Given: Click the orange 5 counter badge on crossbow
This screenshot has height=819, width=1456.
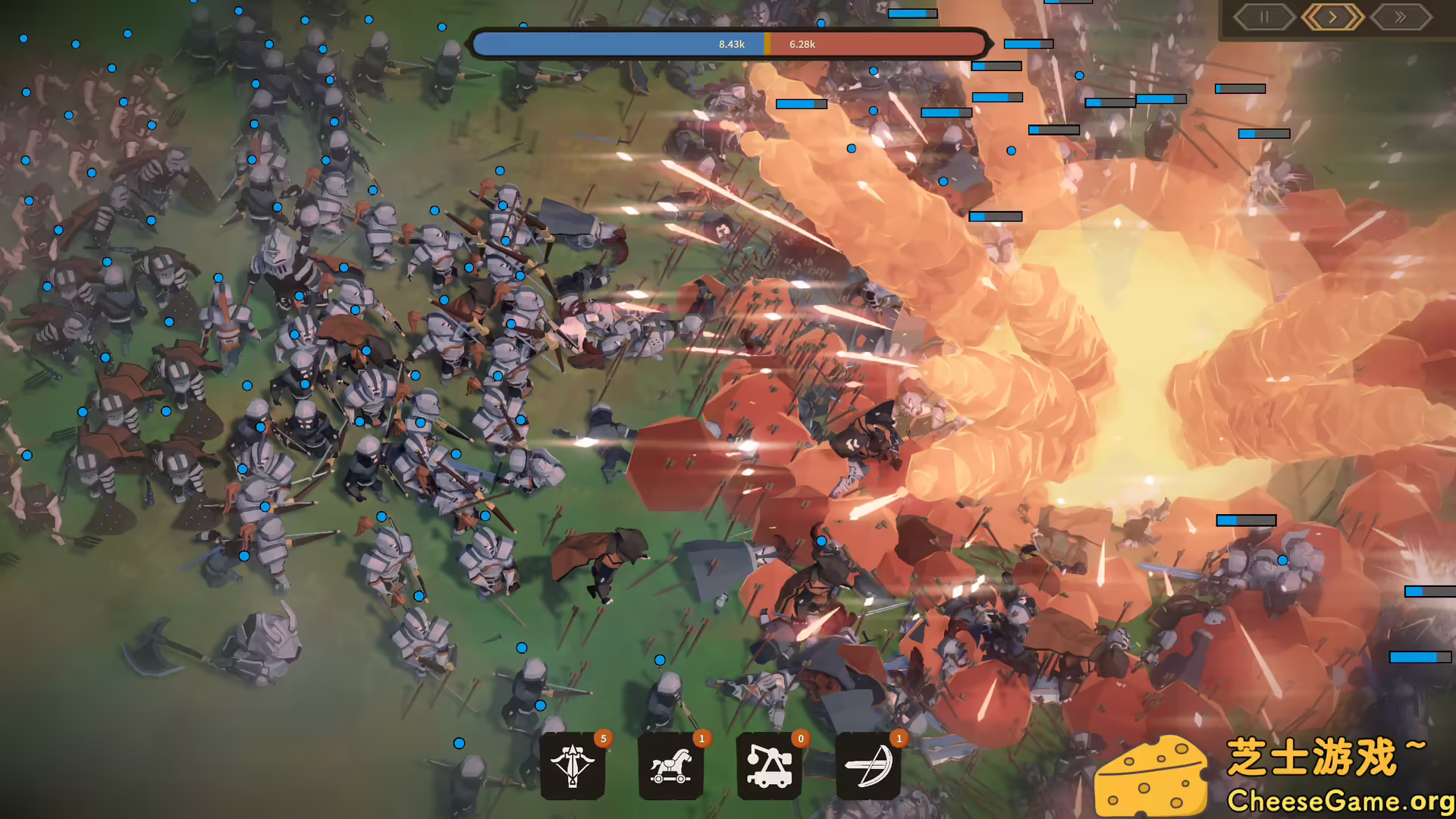Looking at the screenshot, I should click(603, 737).
